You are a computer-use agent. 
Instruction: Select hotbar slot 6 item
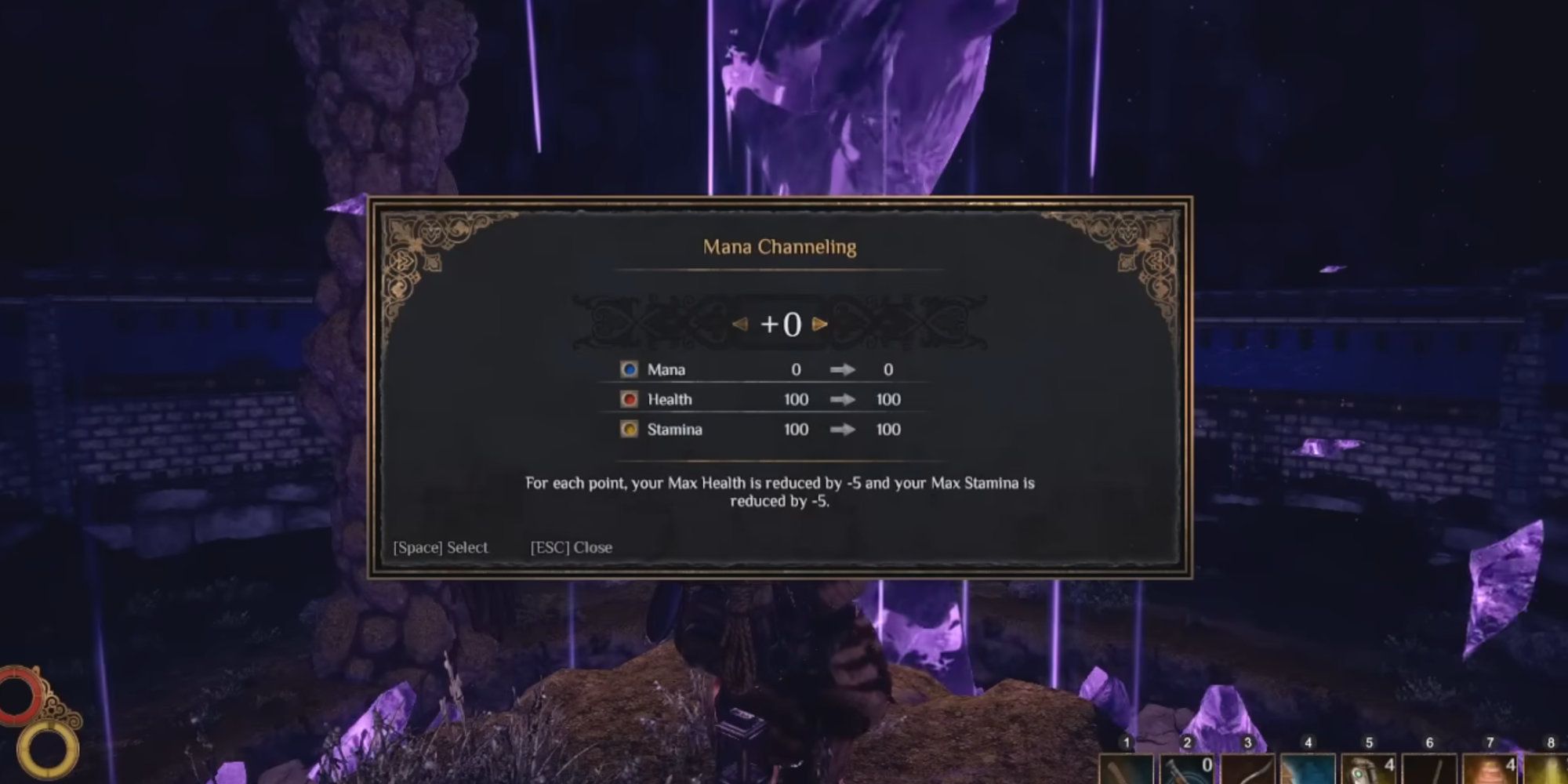1428,770
